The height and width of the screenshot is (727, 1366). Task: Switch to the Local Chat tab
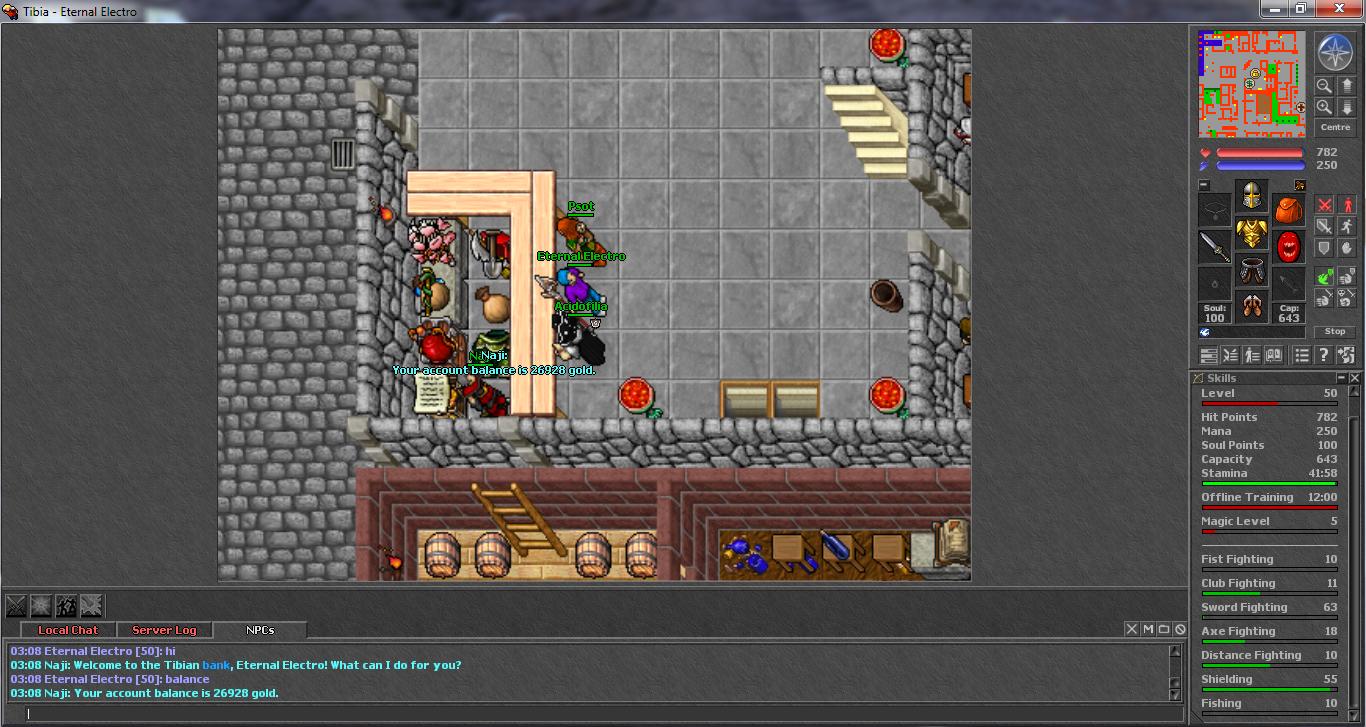pos(68,630)
